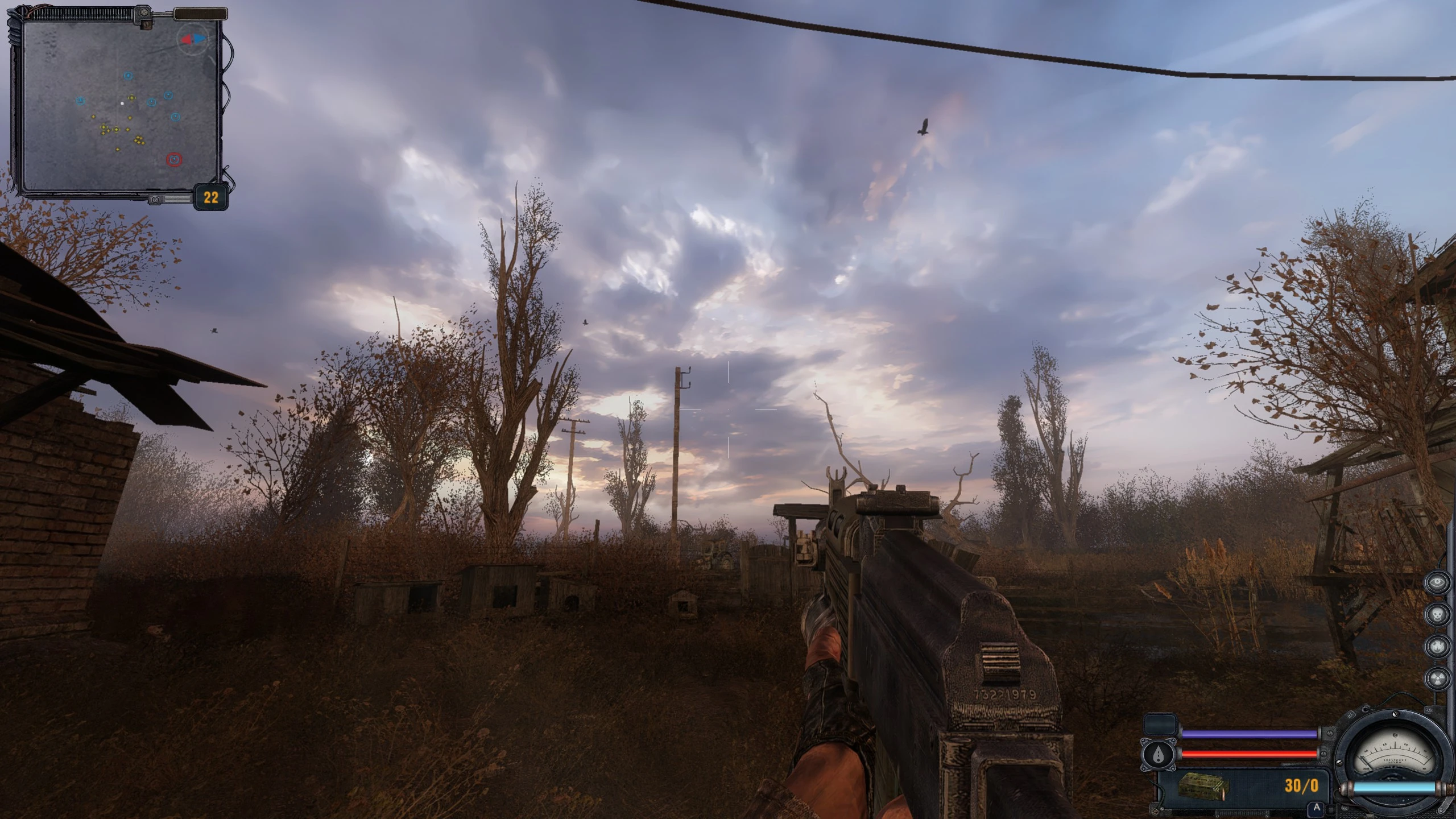
Task: Click the eye visibility indicator icon
Action: (1437, 582)
